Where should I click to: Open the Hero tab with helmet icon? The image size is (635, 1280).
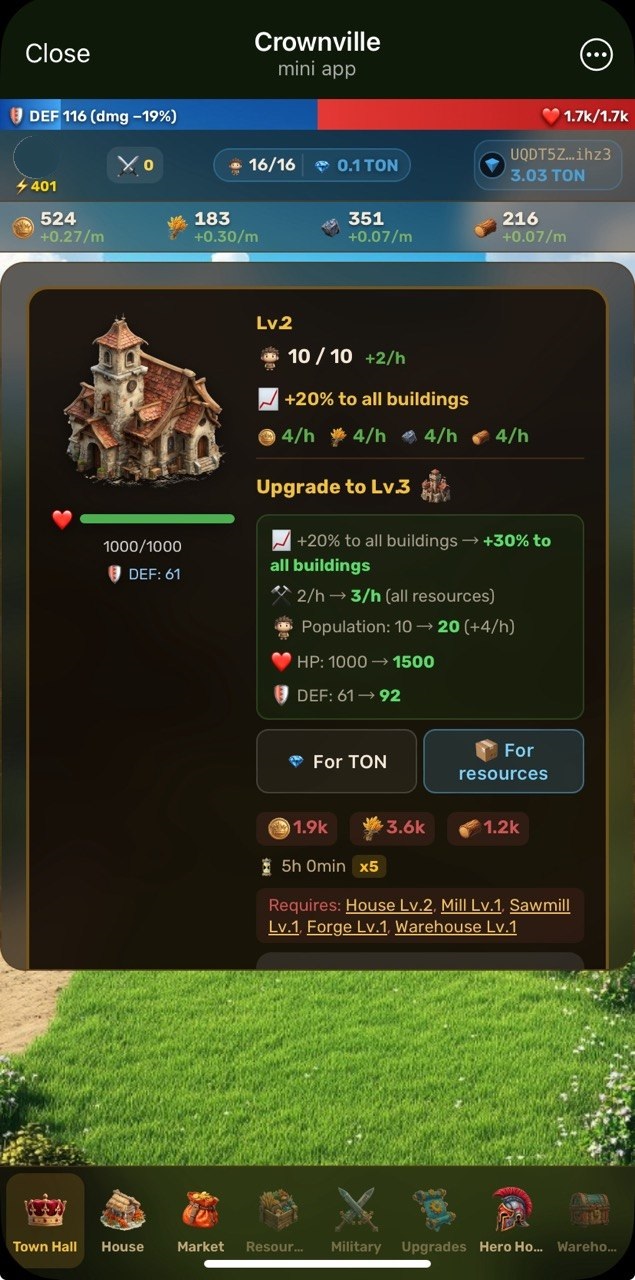click(x=512, y=1220)
